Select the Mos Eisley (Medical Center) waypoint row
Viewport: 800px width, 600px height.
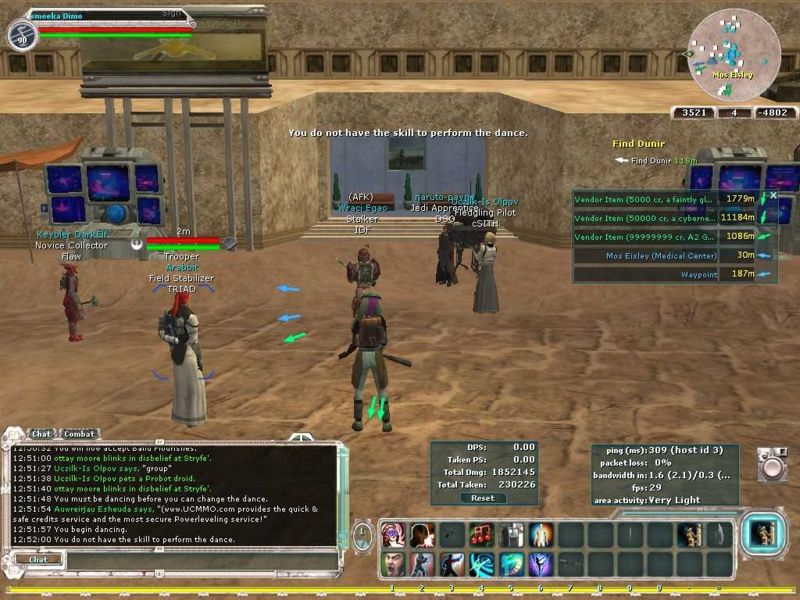tap(646, 255)
